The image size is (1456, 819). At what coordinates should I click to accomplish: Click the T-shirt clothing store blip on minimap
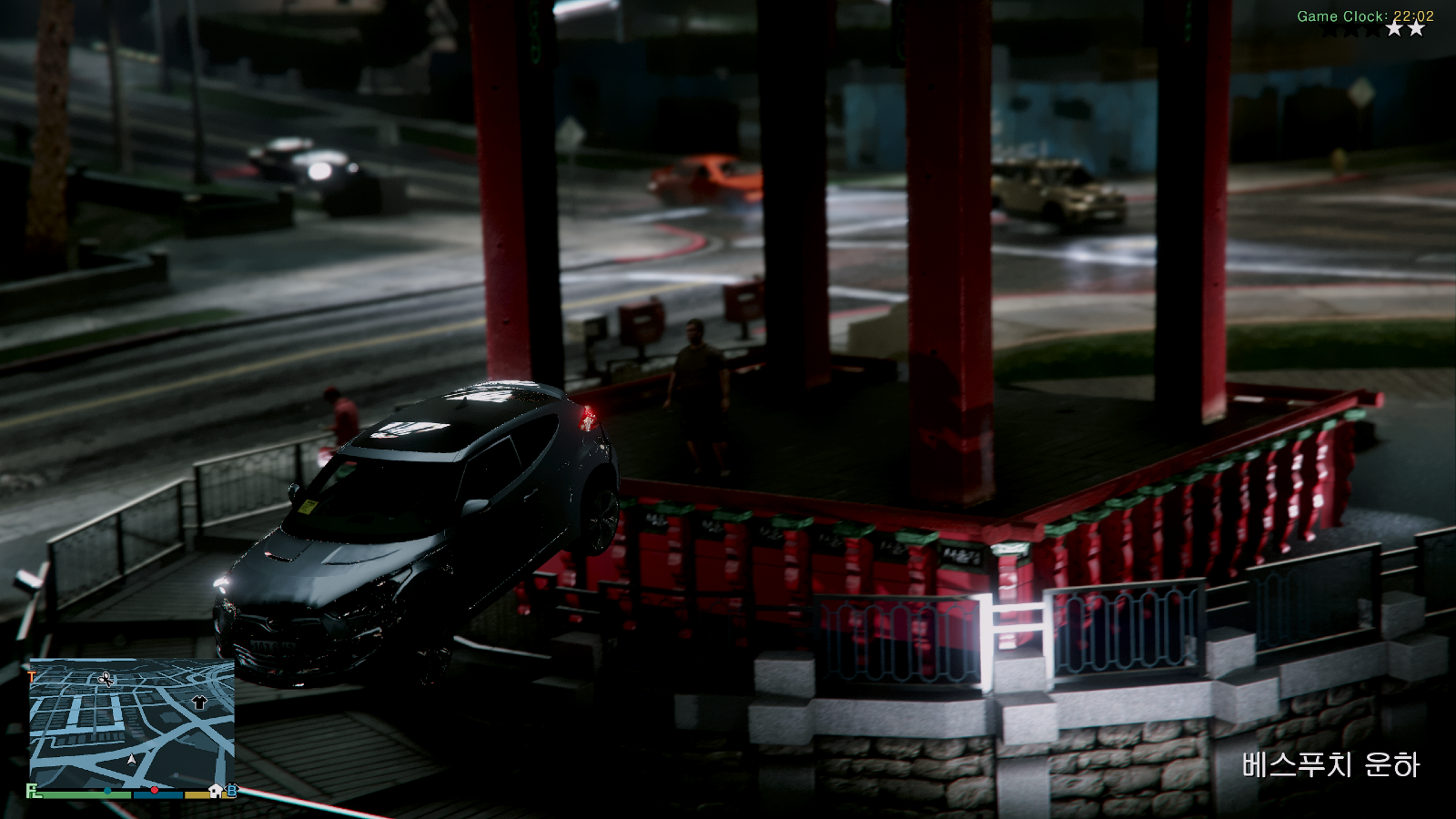[199, 703]
